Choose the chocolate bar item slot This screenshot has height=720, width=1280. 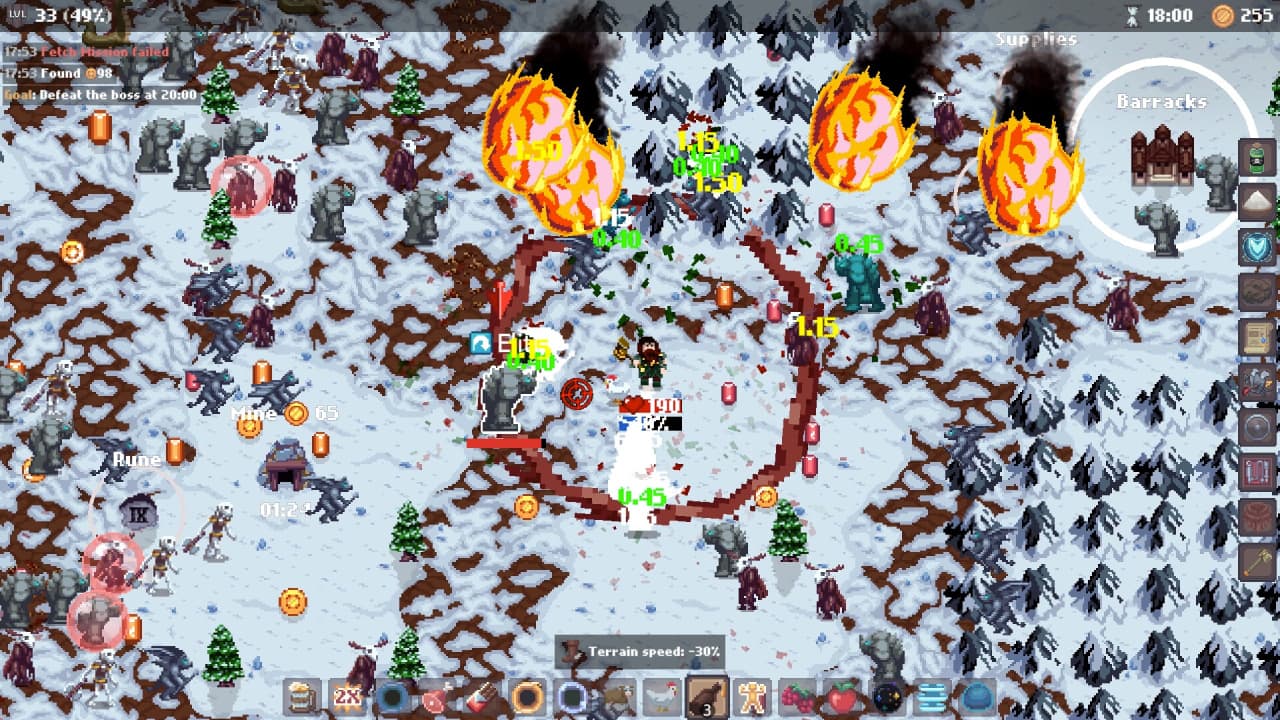481,697
